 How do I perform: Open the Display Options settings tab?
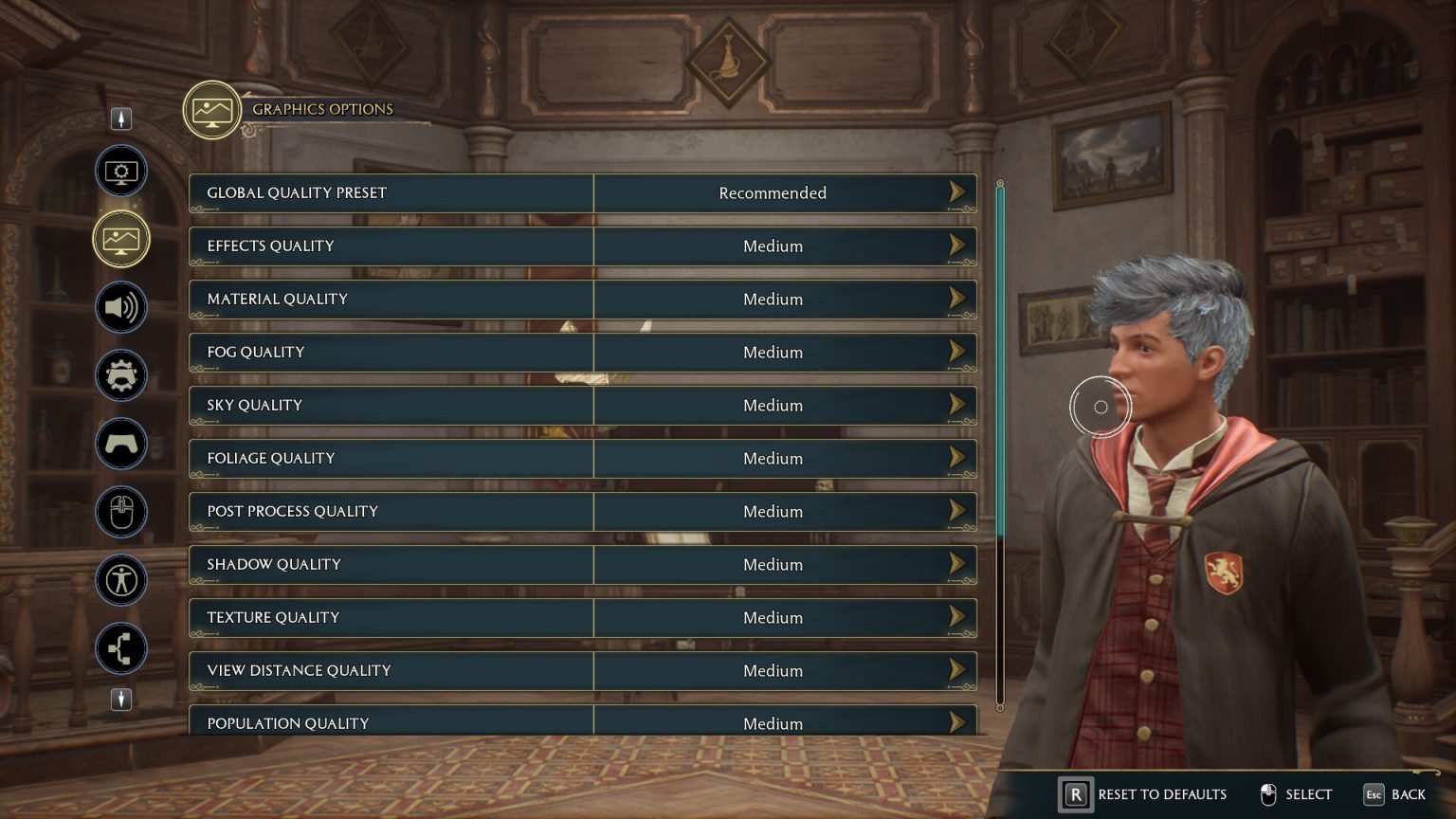120,171
